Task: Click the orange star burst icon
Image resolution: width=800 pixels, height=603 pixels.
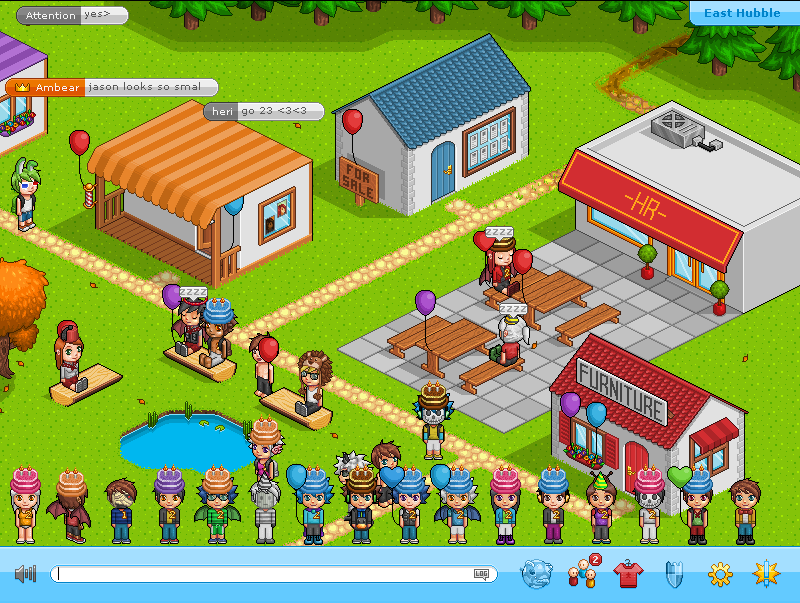Action: coord(766,573)
